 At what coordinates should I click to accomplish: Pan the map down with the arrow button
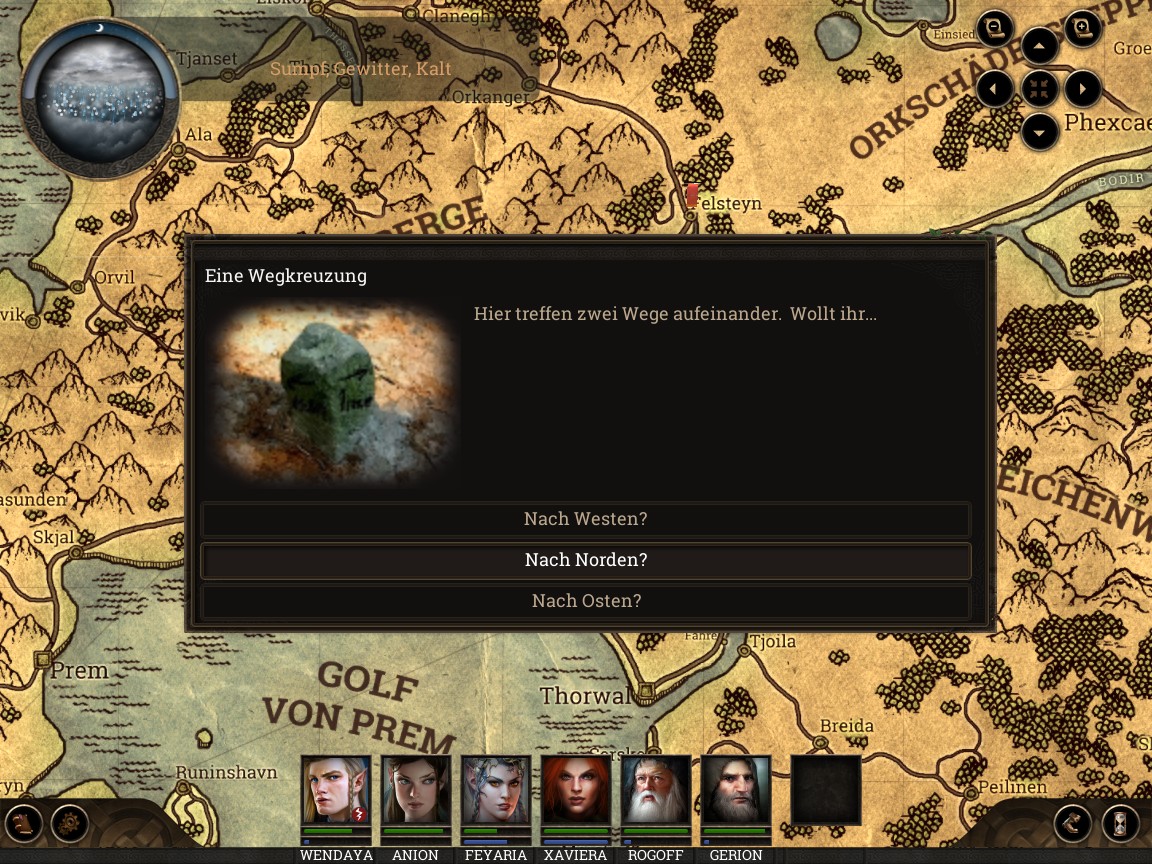pyautogui.click(x=1040, y=132)
